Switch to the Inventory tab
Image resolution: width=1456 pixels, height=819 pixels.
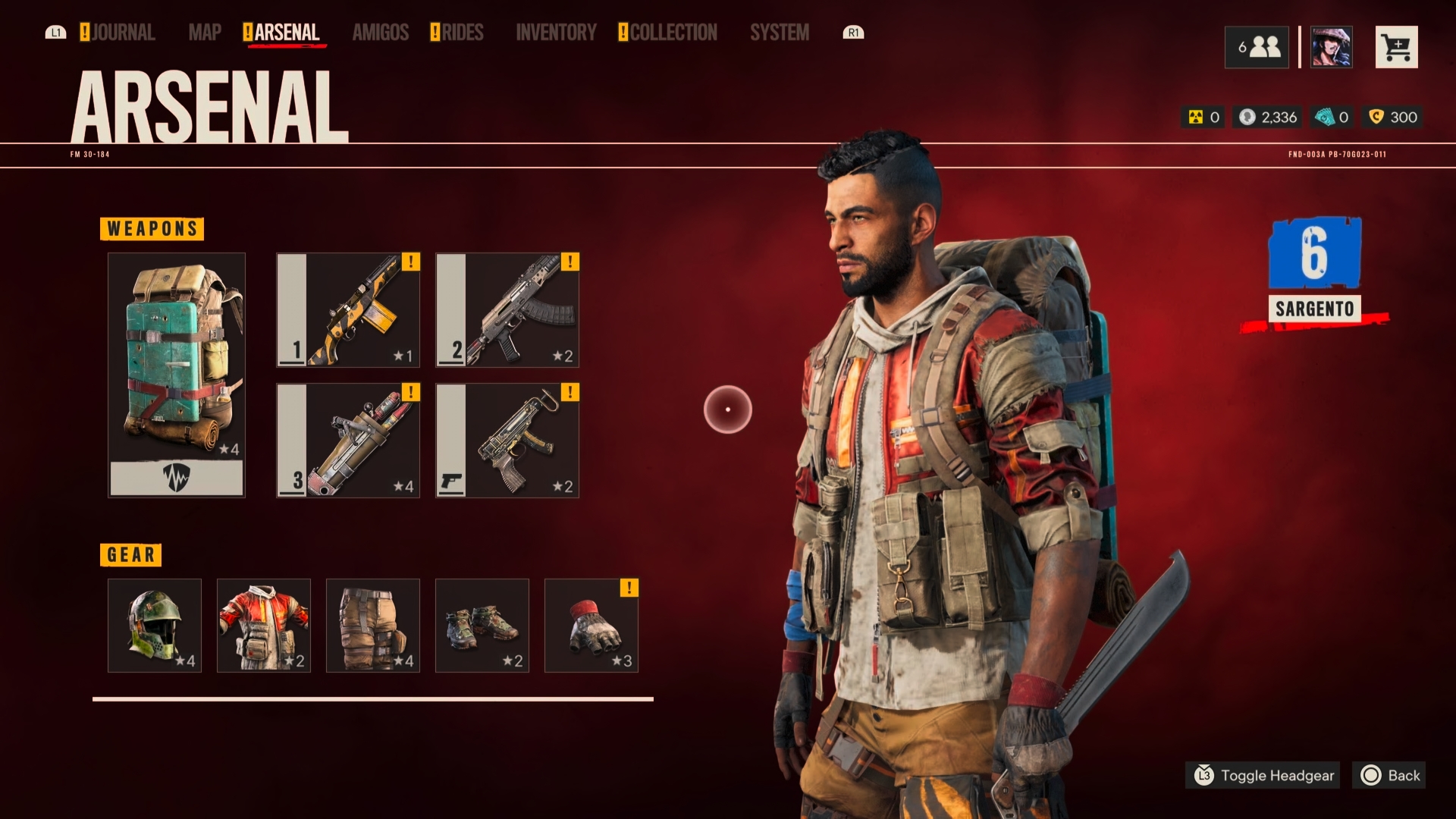point(557,32)
